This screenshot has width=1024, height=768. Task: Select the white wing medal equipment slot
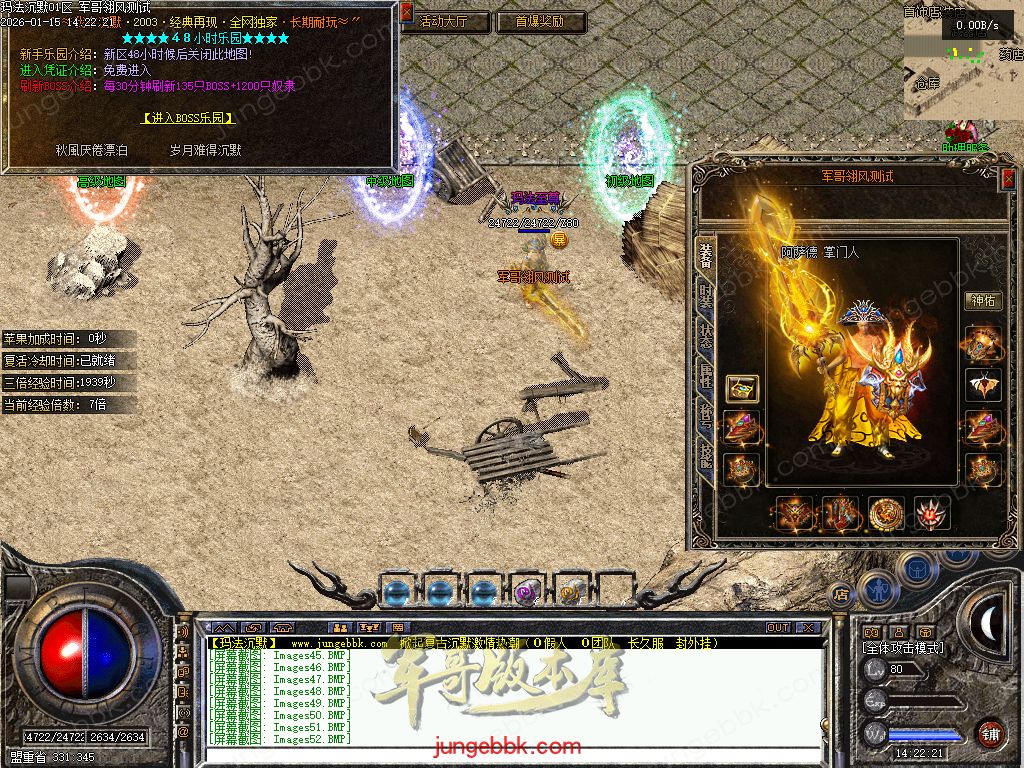[x=982, y=385]
